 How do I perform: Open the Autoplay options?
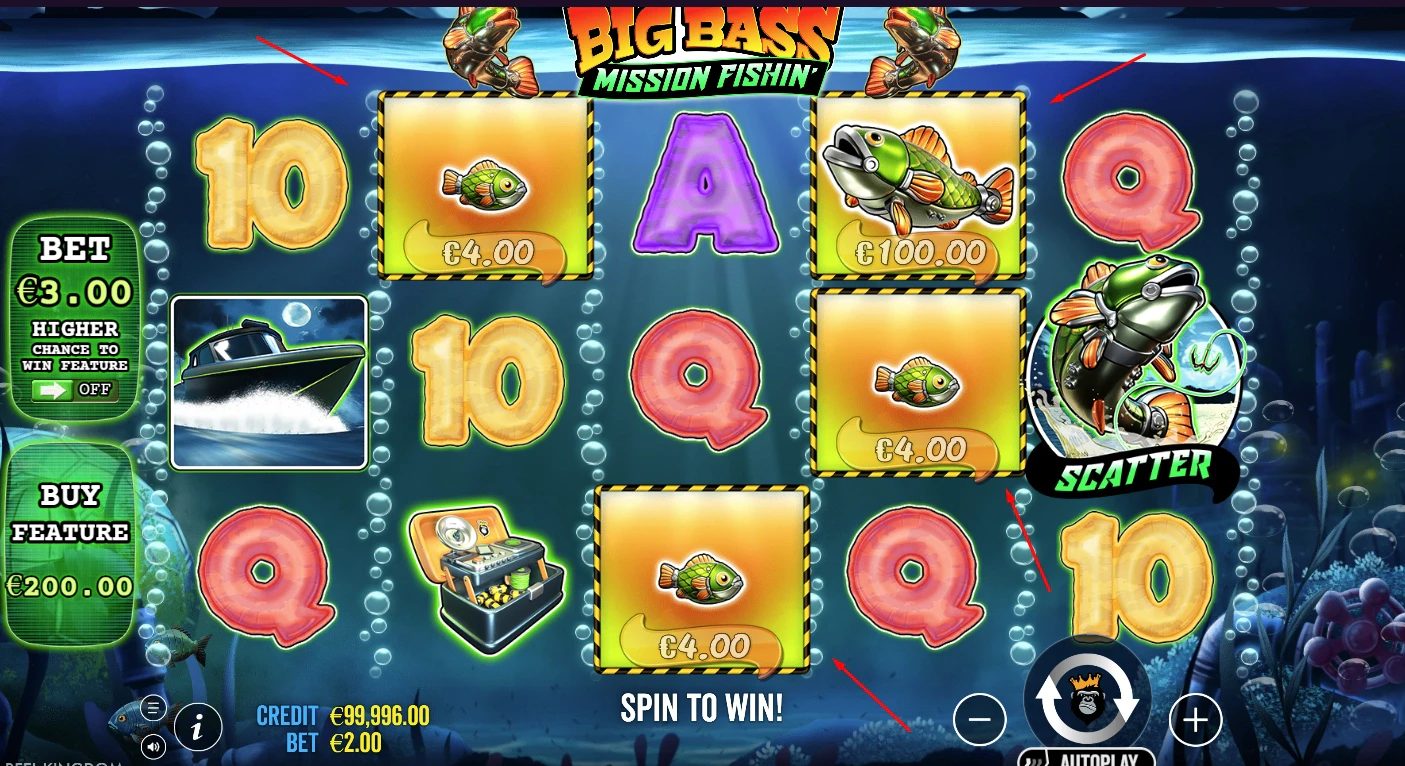point(1087,757)
